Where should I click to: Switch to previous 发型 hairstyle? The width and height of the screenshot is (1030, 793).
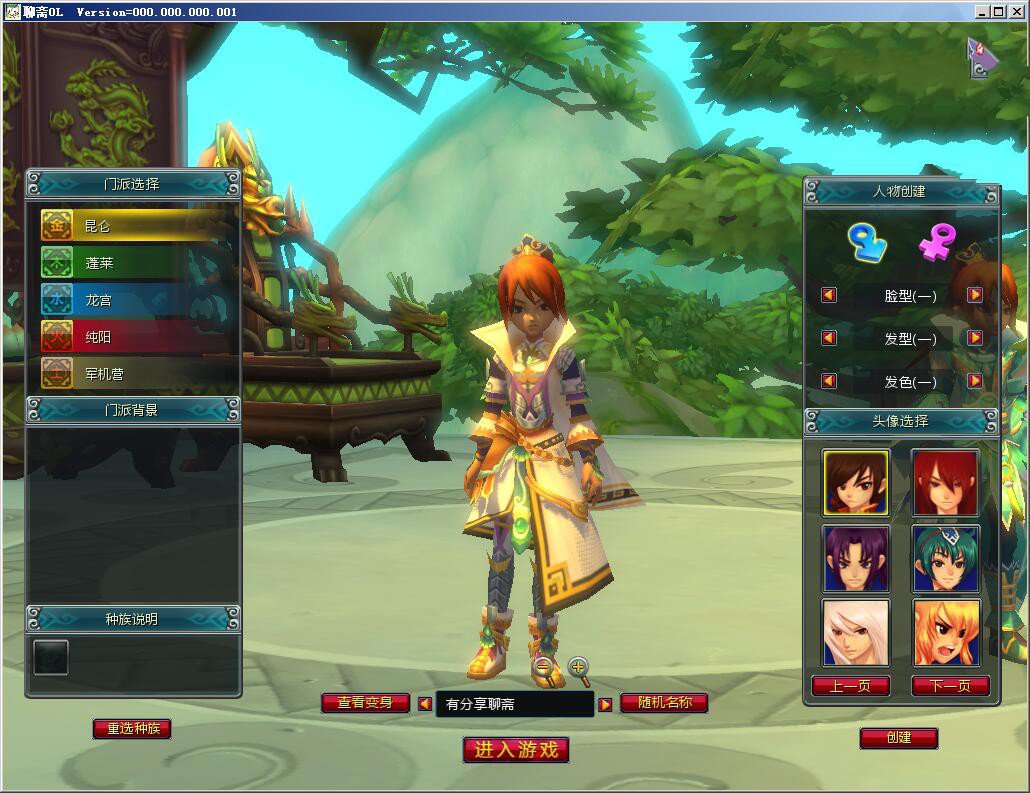point(828,338)
